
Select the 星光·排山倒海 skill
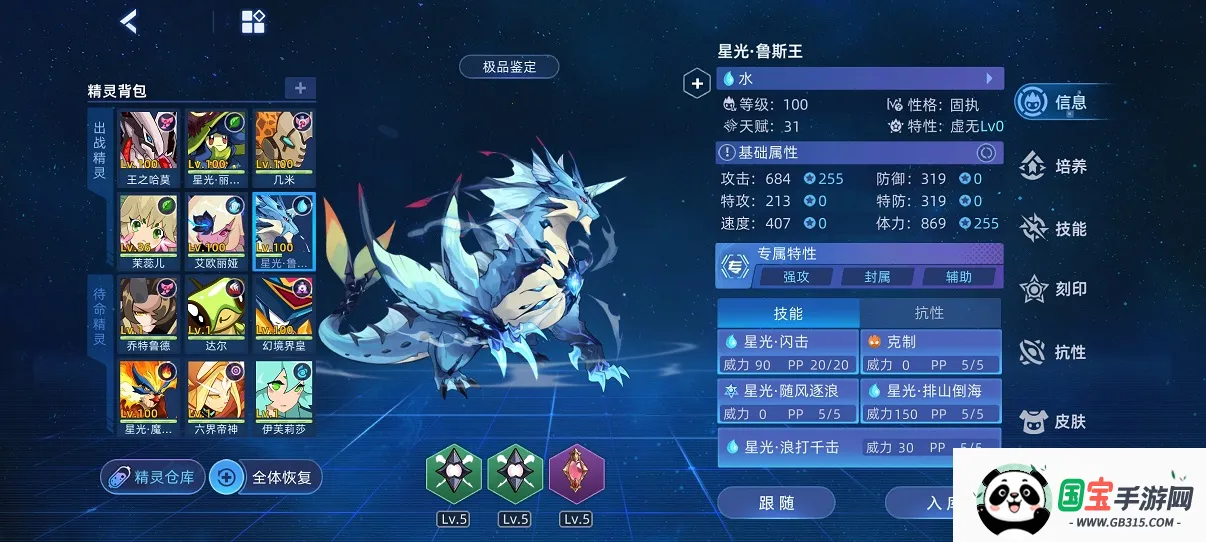pos(930,400)
